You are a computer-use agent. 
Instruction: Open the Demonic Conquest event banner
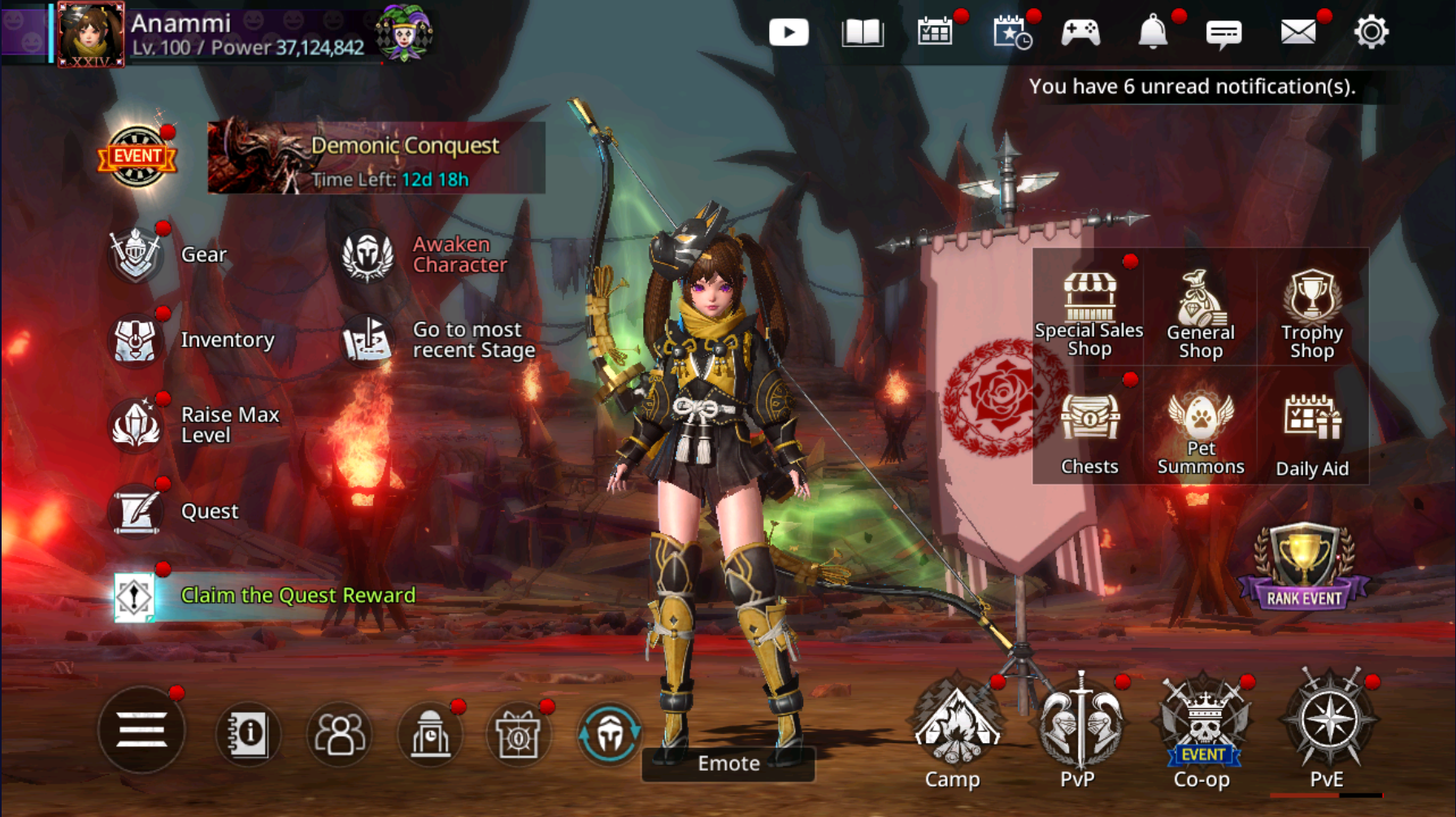point(376,158)
